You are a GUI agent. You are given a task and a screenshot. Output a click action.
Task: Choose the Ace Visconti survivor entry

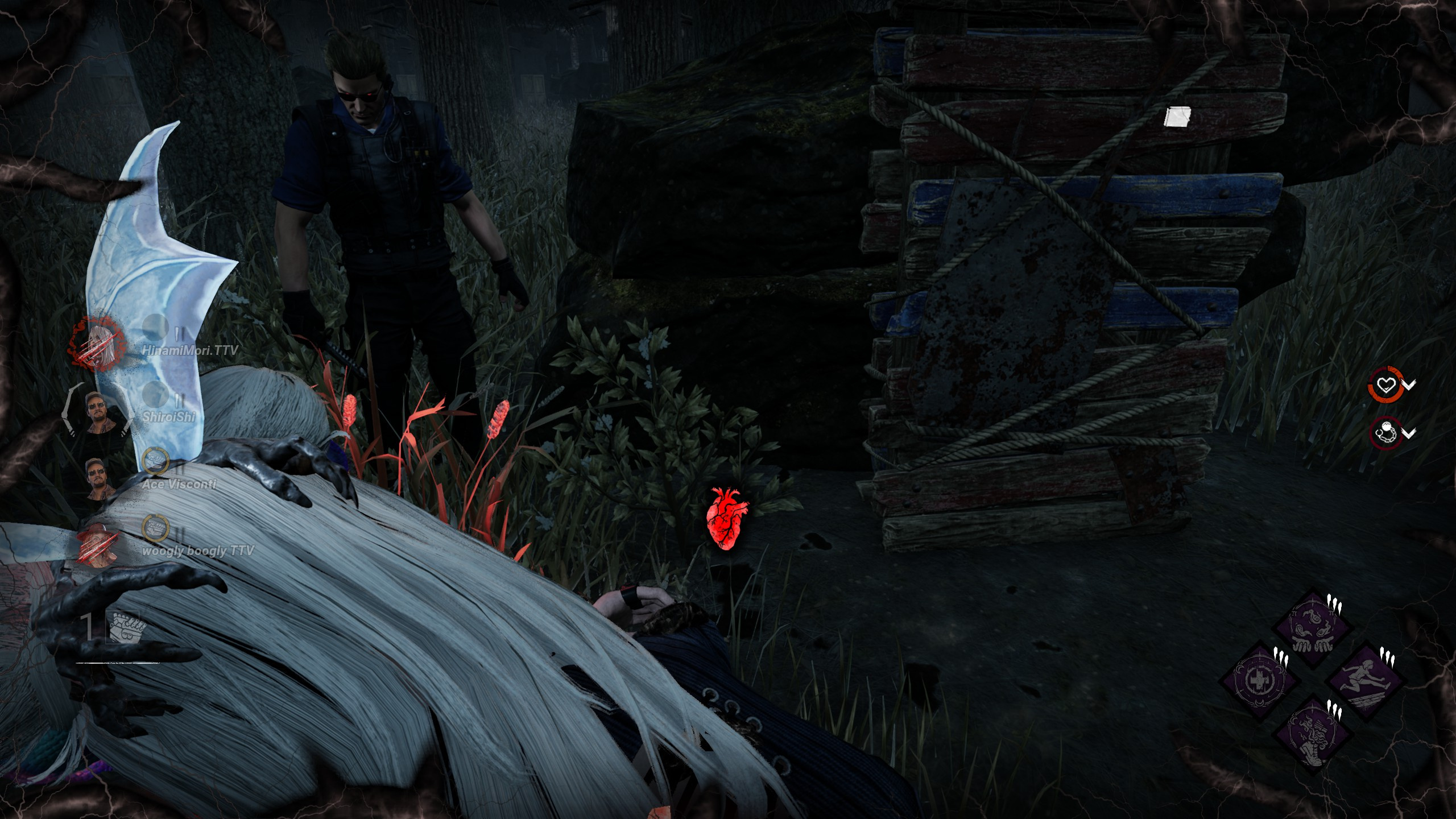[x=101, y=478]
